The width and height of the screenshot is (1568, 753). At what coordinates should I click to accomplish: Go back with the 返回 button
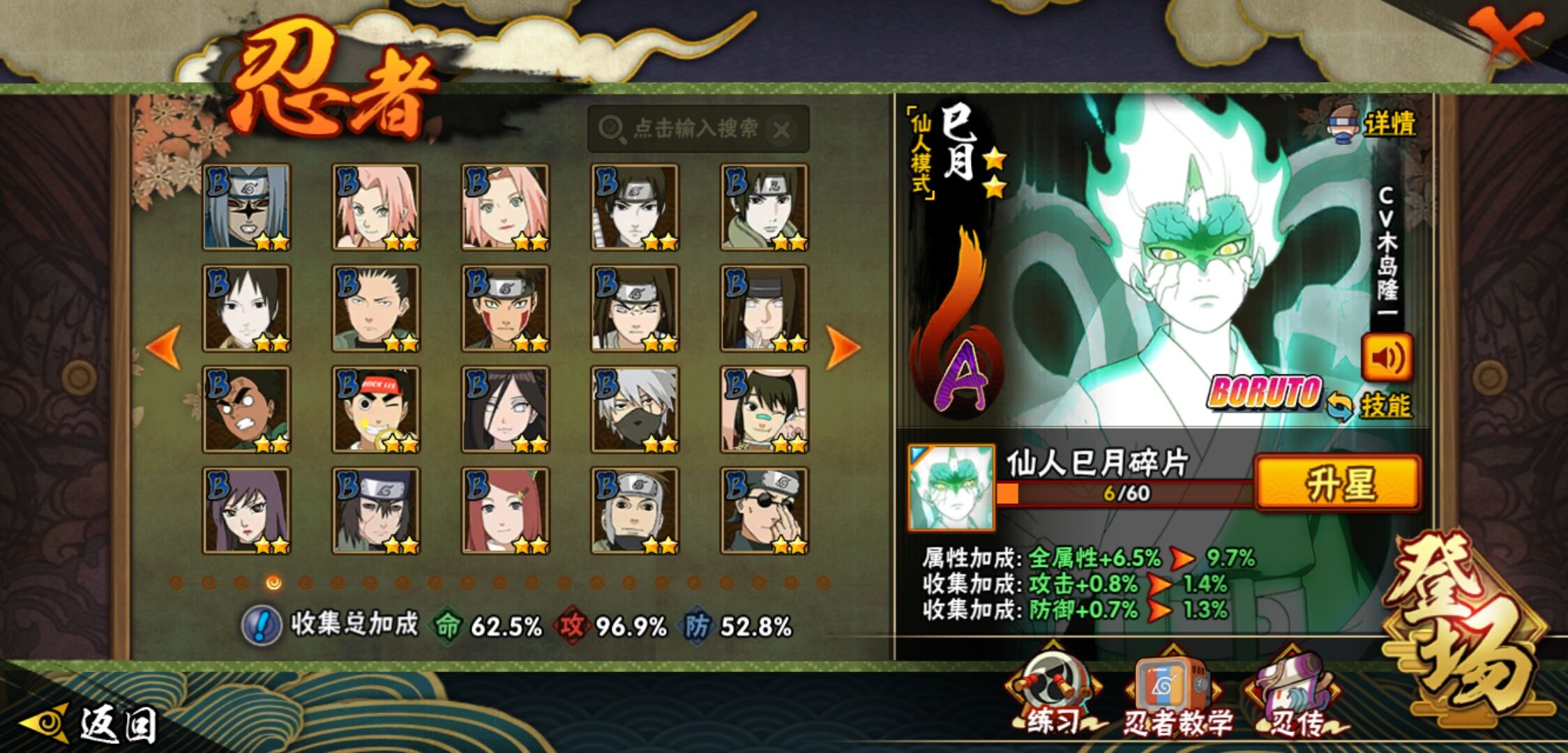[91, 725]
